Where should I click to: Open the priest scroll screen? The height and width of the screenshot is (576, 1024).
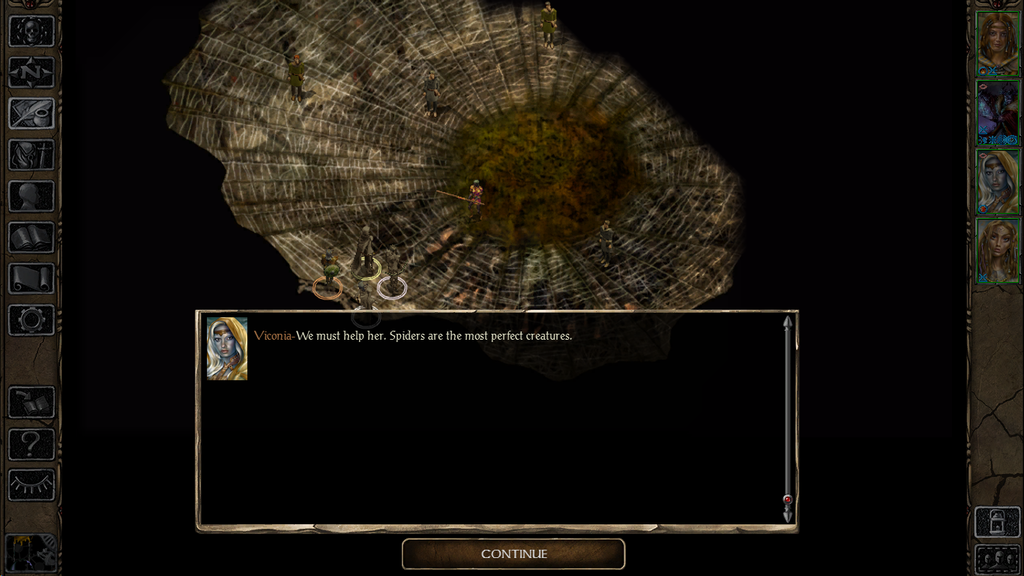[31, 279]
